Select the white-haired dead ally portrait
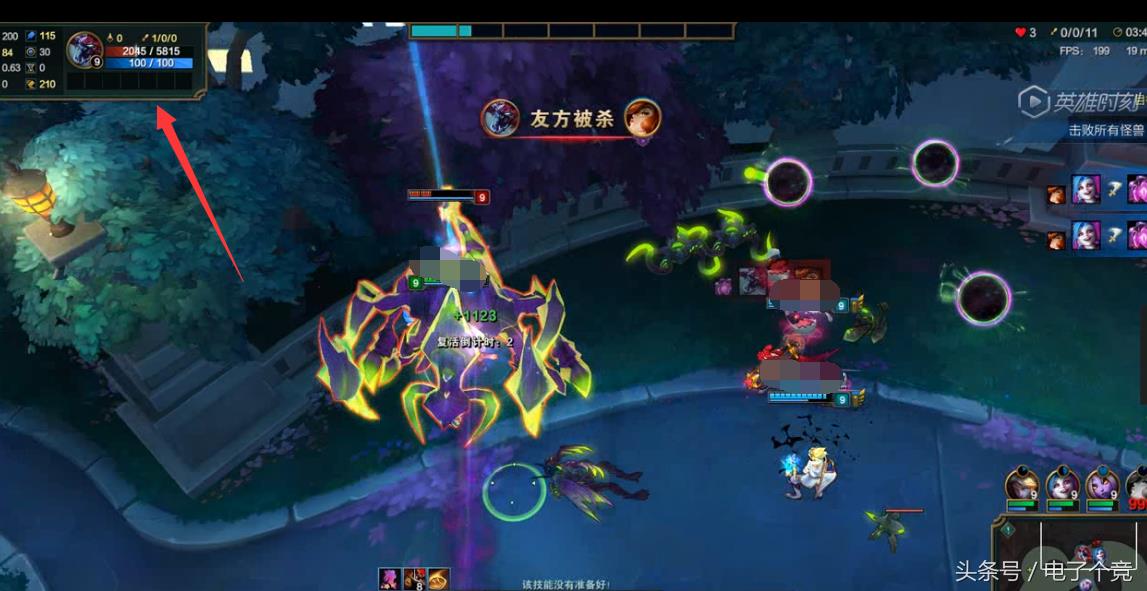This screenshot has width=1147, height=591. click(x=1137, y=485)
